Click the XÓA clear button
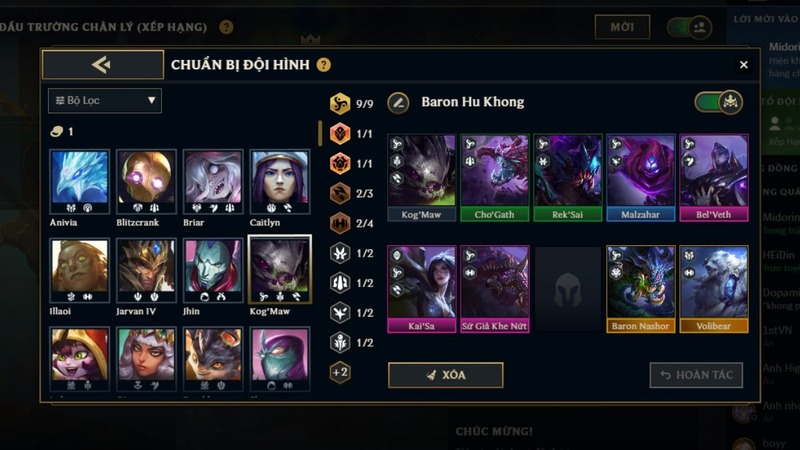 click(x=445, y=375)
